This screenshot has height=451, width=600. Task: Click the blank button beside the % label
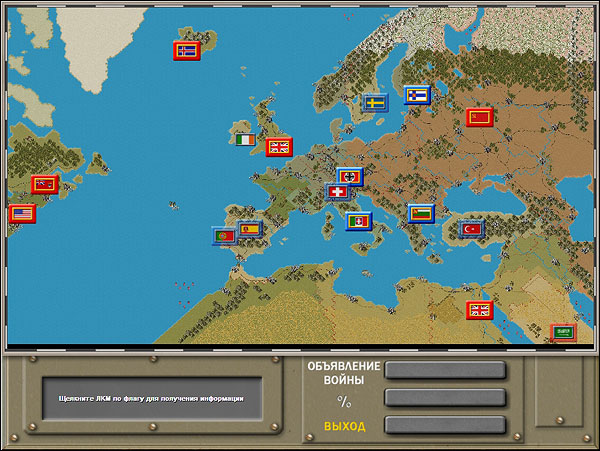445,398
